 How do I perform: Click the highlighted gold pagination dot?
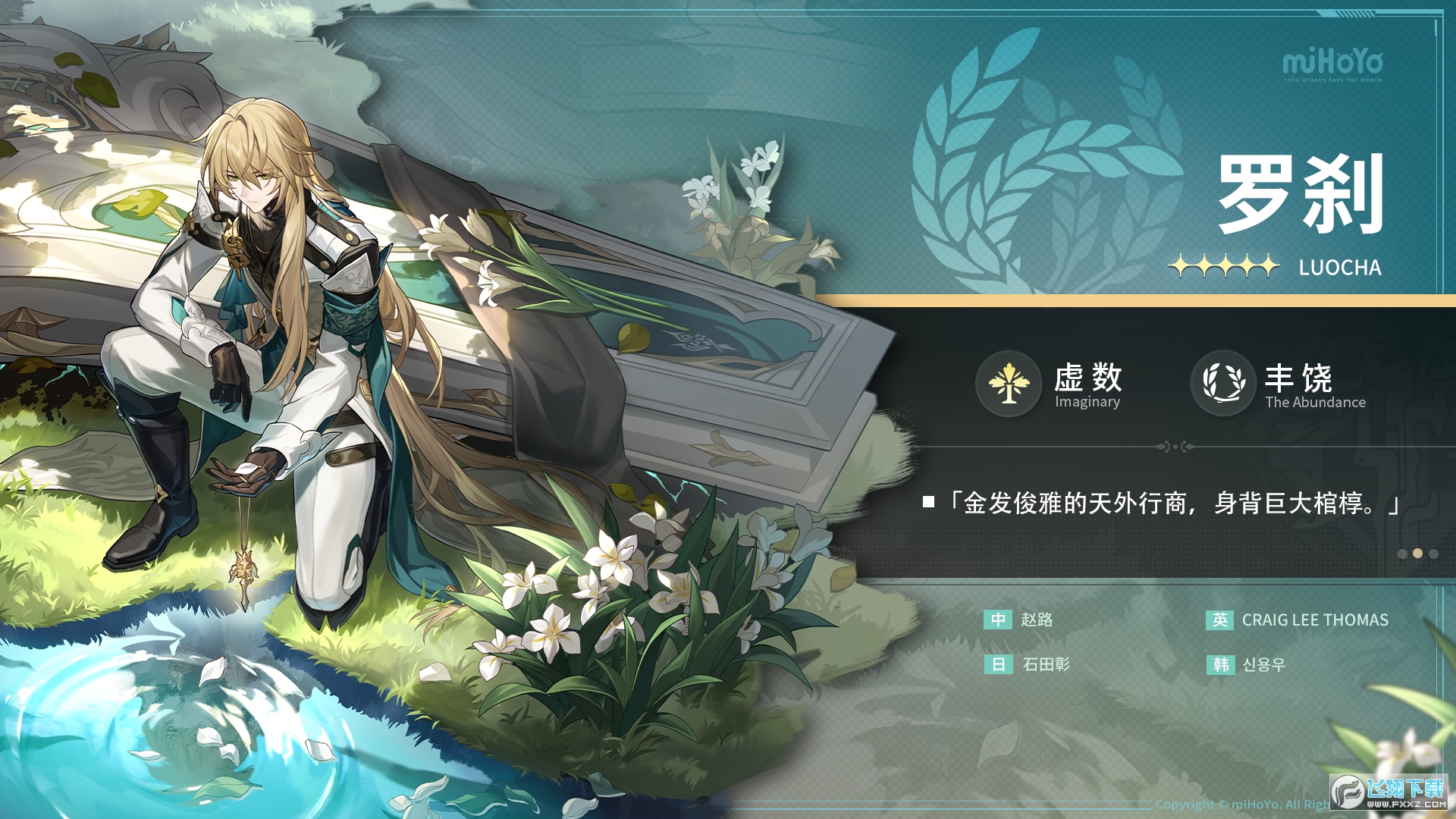(x=1417, y=554)
